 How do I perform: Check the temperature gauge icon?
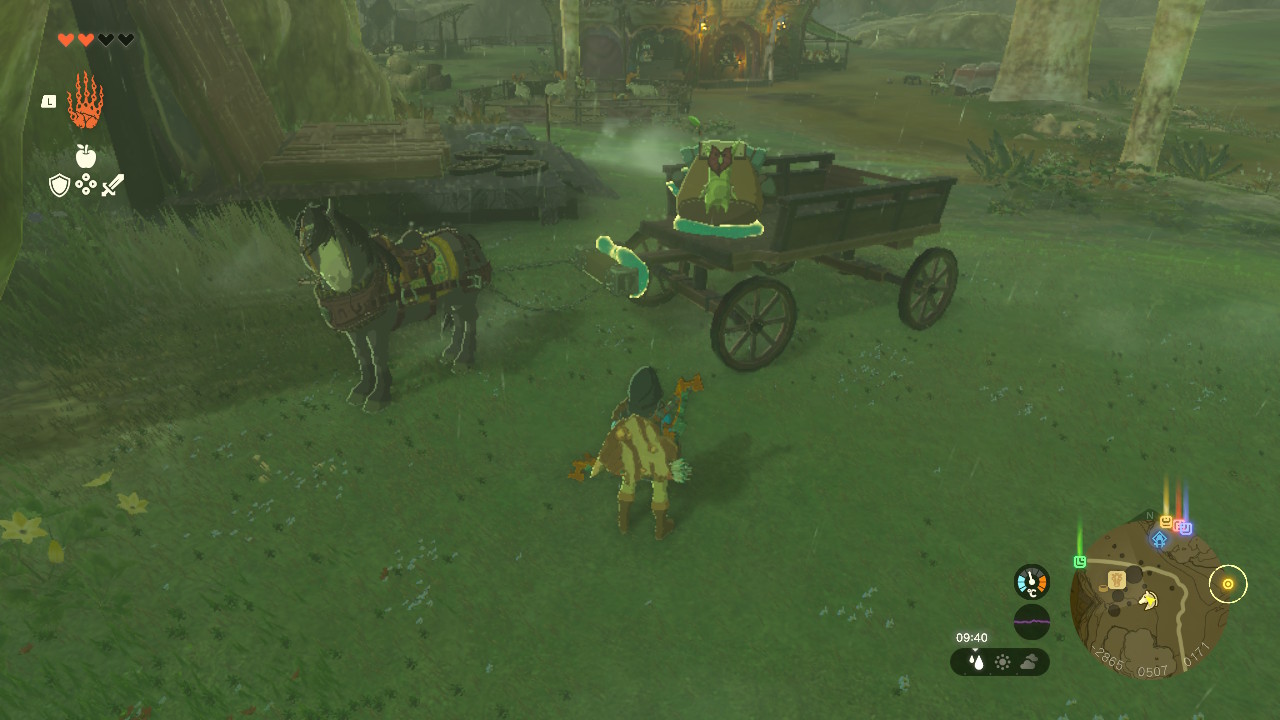[1031, 582]
